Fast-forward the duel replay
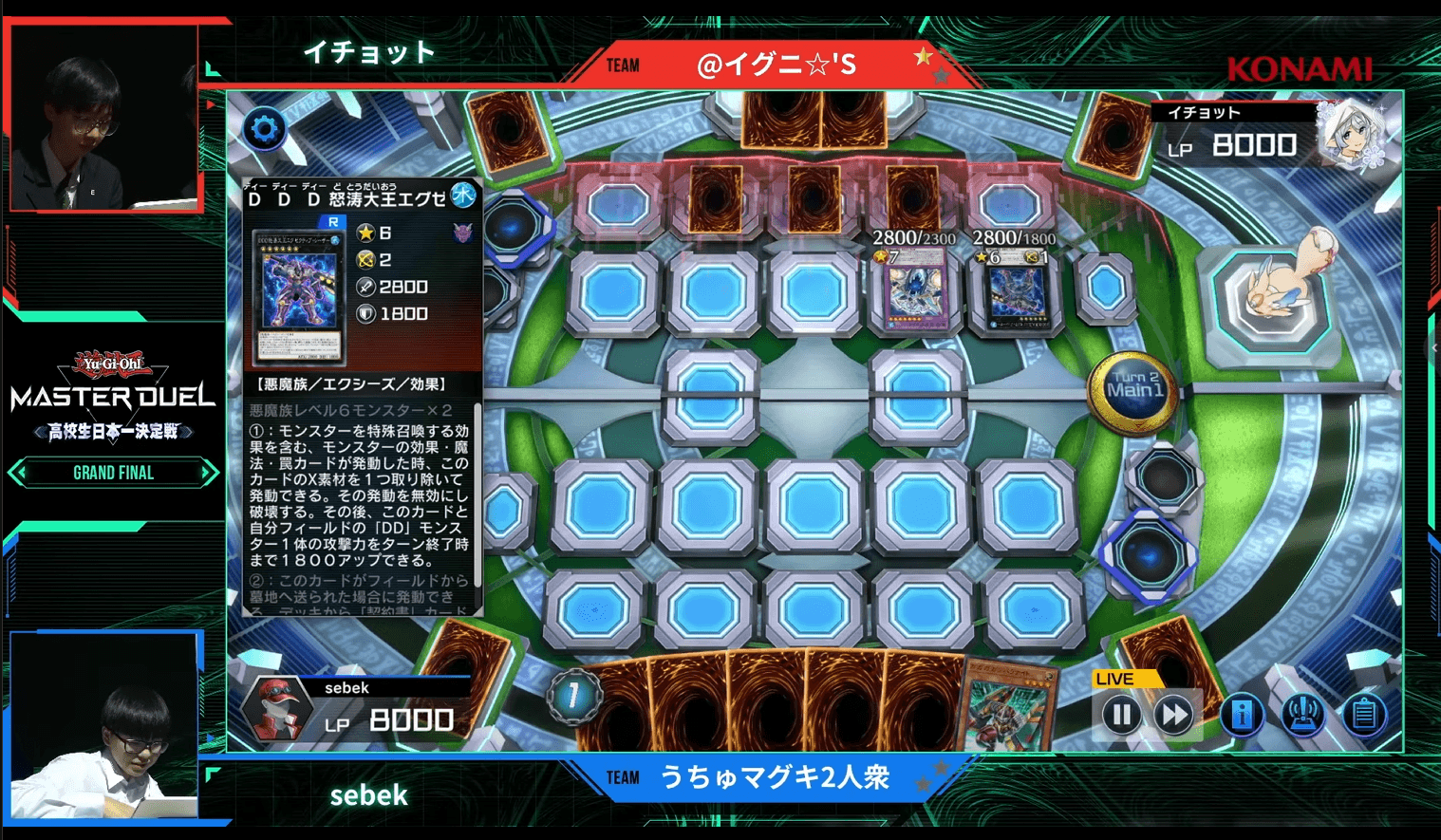The image size is (1441, 840). (1175, 715)
